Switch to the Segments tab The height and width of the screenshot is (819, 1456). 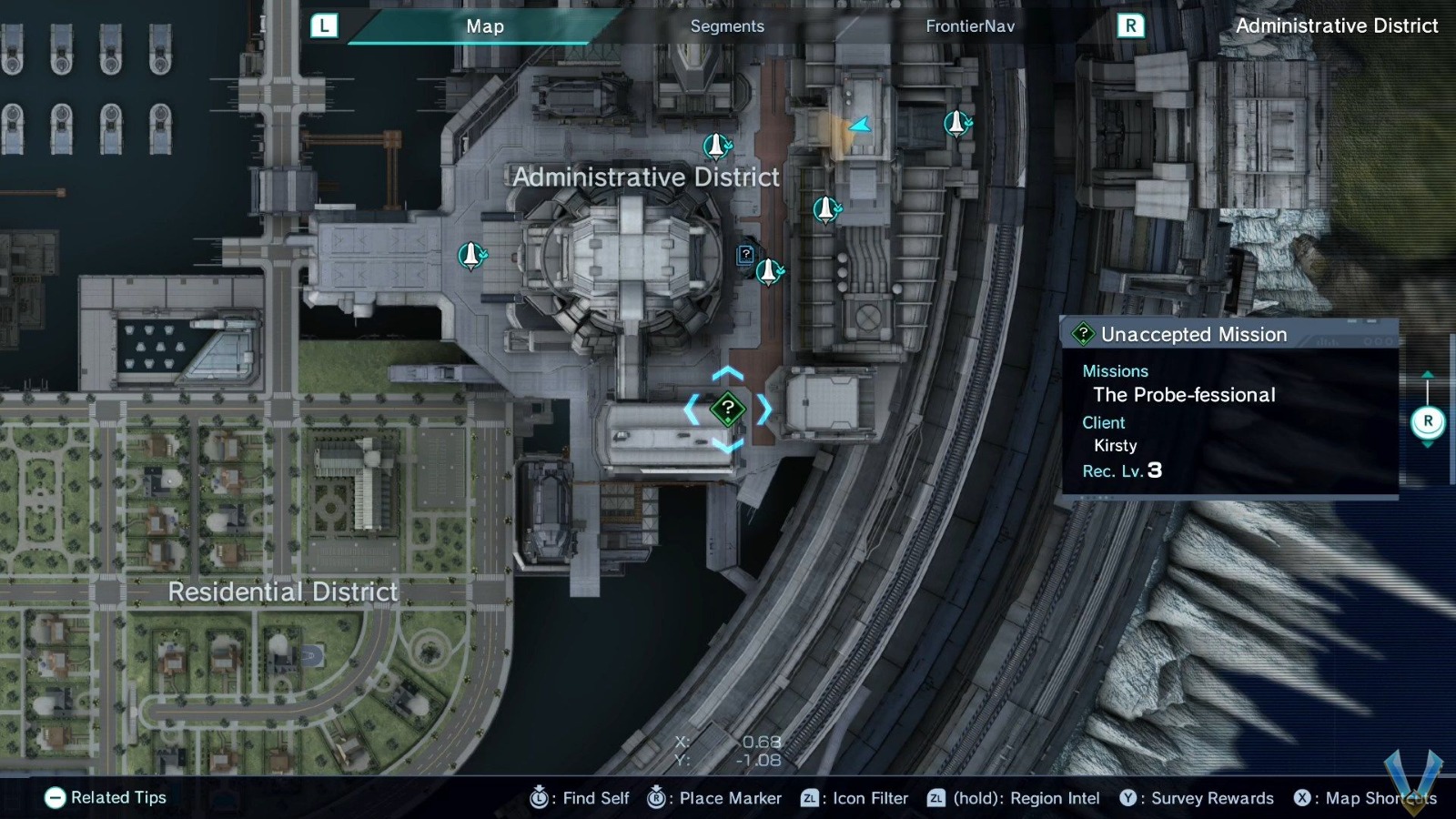(x=726, y=26)
